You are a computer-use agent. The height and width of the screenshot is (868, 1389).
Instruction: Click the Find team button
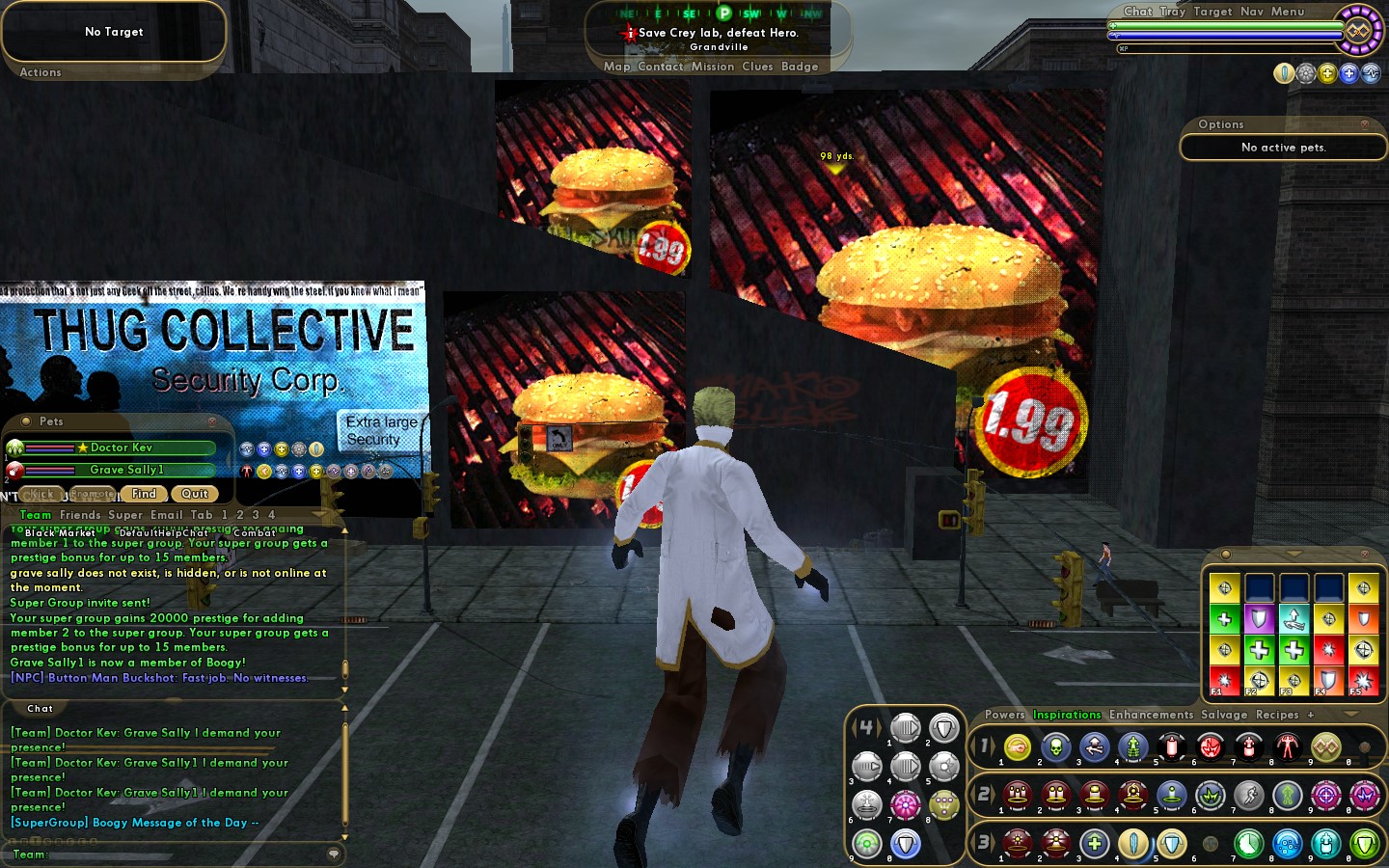(x=144, y=494)
